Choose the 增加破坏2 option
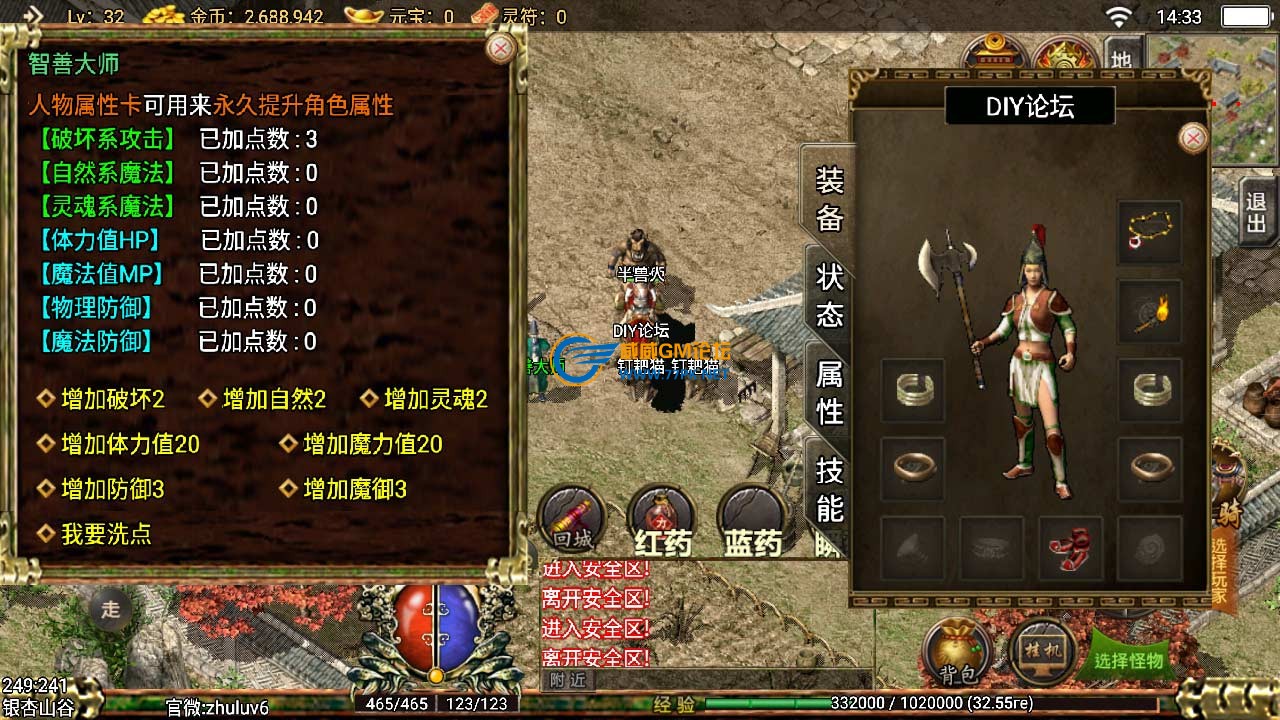 click(112, 400)
